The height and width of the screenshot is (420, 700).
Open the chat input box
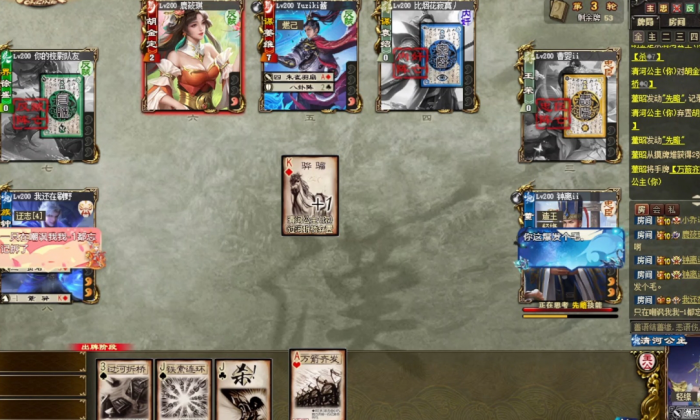(x=664, y=326)
